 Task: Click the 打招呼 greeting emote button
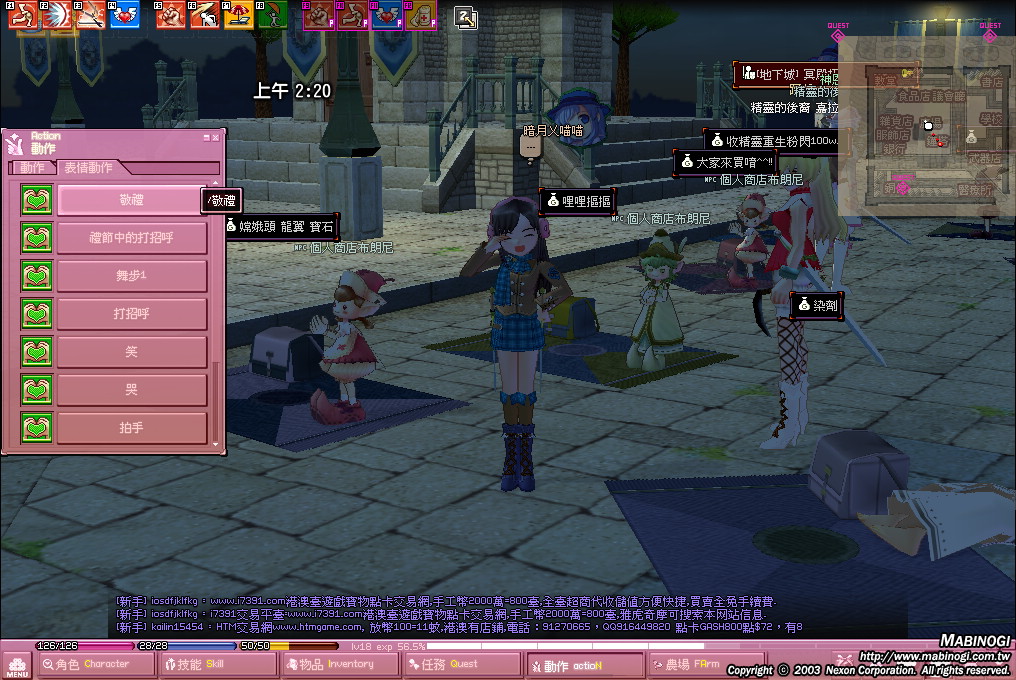[x=131, y=314]
